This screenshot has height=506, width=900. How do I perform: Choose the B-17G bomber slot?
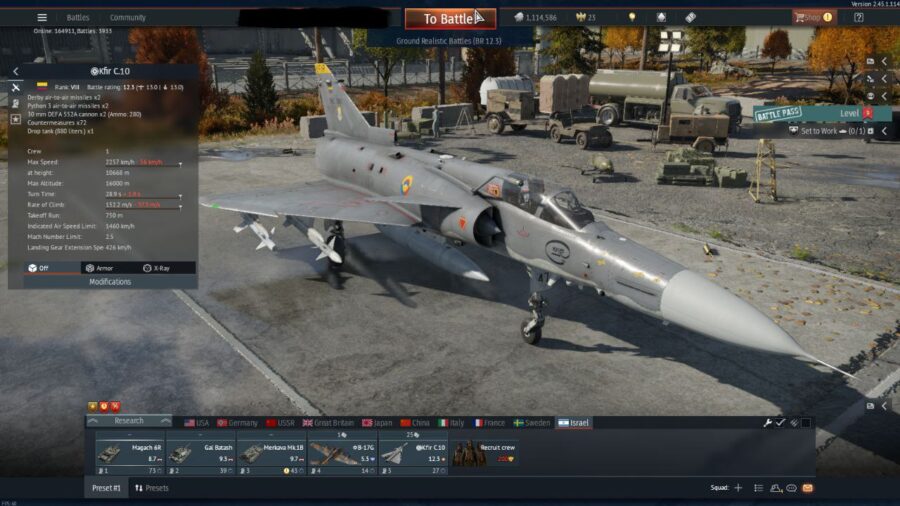(342, 454)
